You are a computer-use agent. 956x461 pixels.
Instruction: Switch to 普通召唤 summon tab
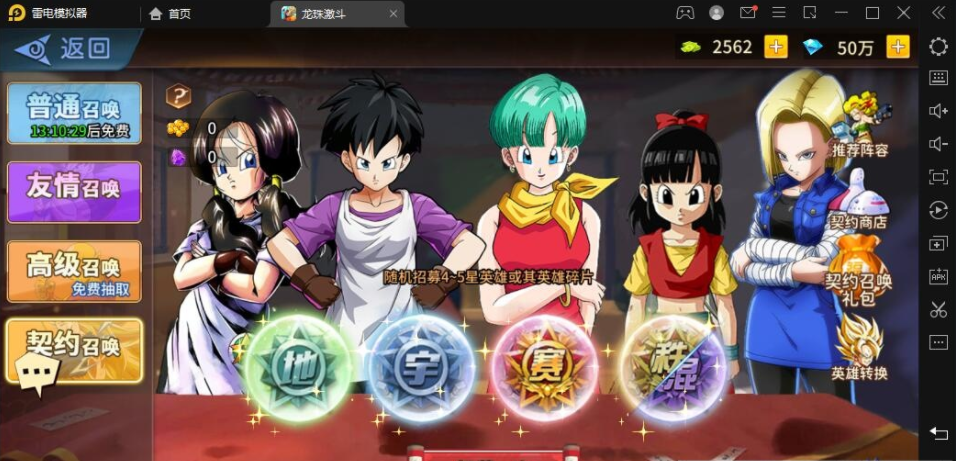tap(74, 112)
